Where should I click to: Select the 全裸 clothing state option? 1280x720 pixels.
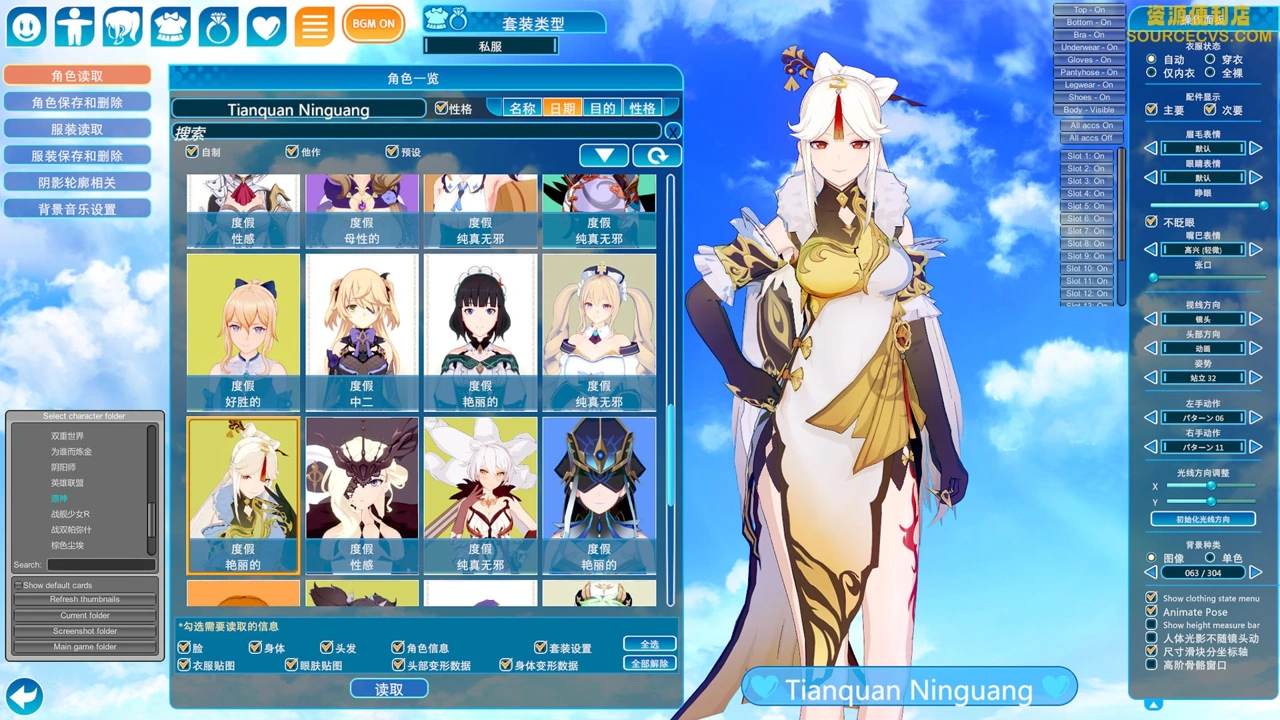(x=1210, y=73)
